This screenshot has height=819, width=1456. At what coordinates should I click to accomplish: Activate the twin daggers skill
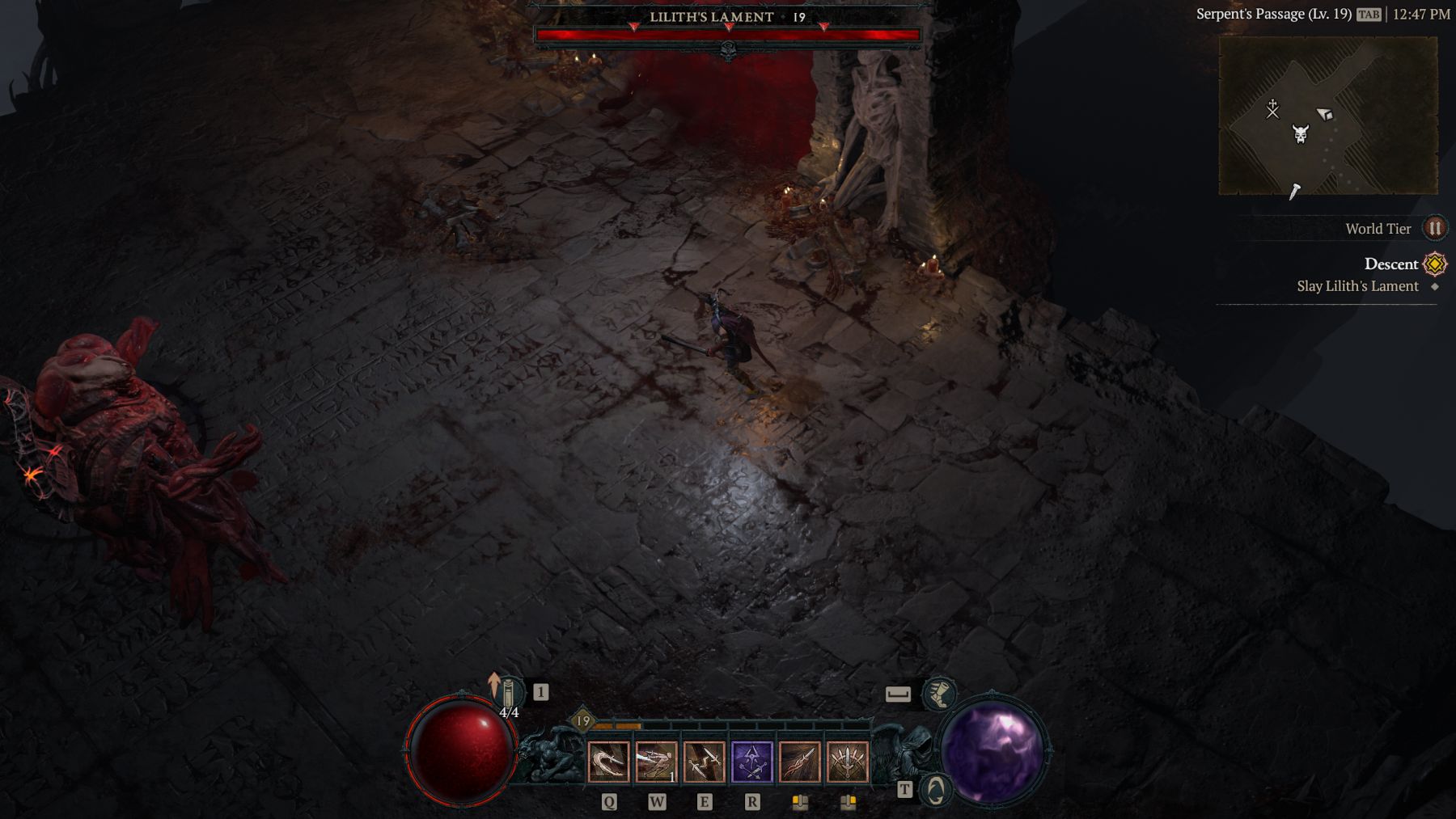tap(704, 762)
